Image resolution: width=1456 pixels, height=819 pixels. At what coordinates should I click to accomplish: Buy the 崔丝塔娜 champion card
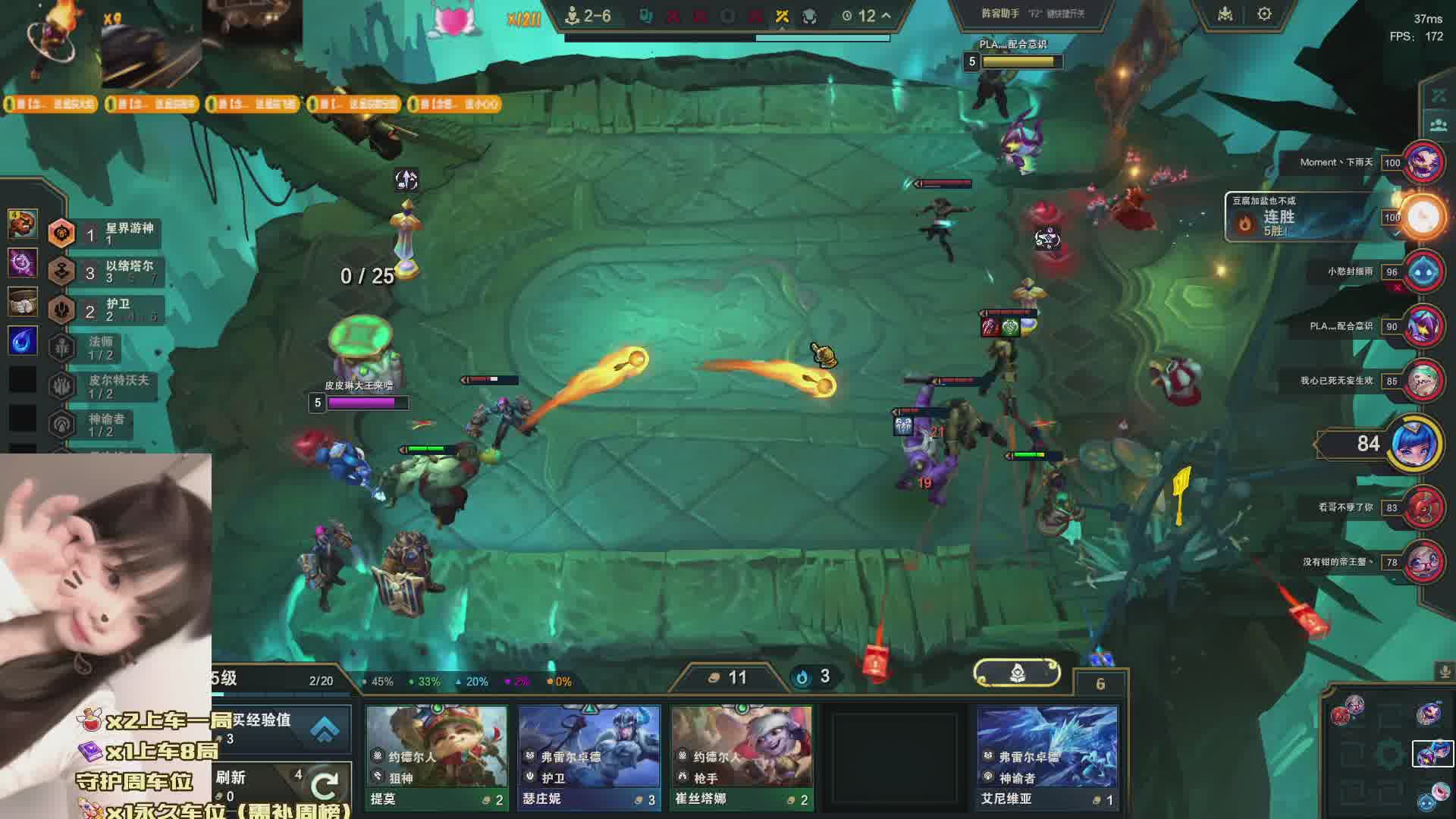click(x=741, y=757)
